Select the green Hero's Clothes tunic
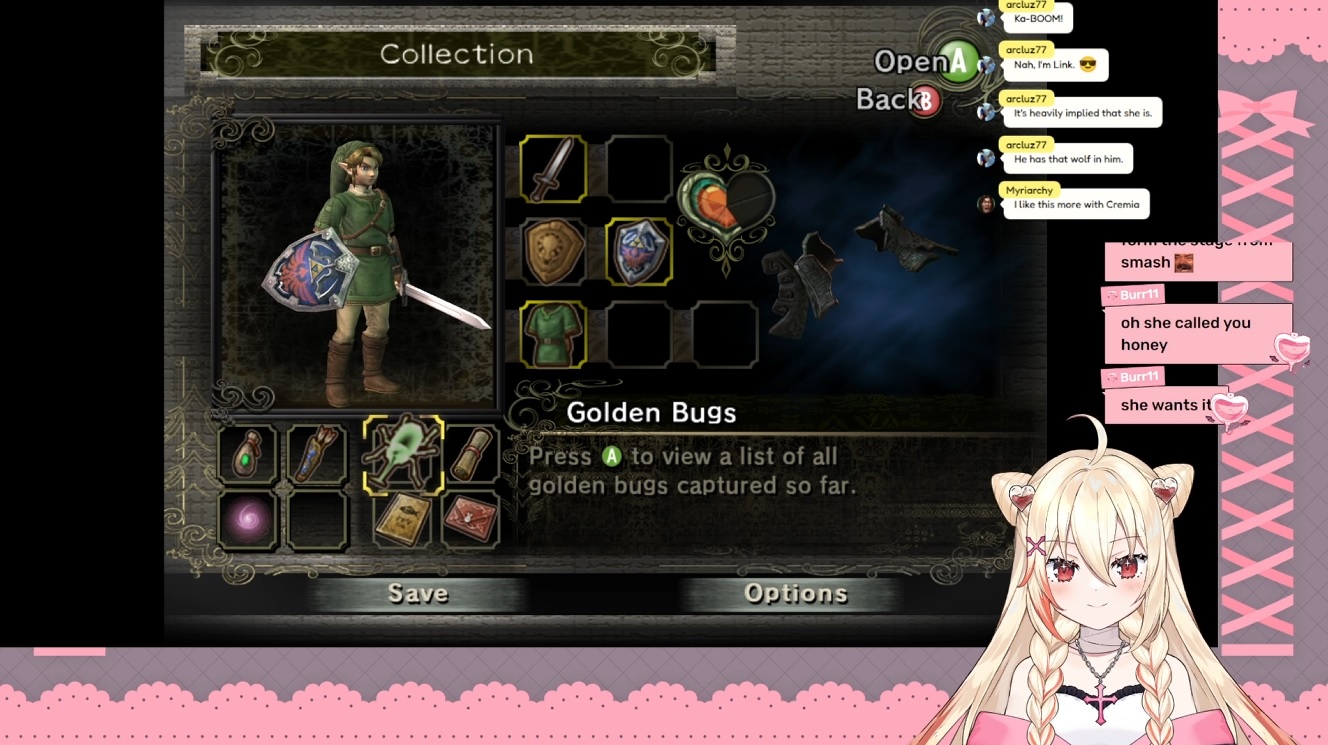The height and width of the screenshot is (745, 1328). [x=553, y=335]
